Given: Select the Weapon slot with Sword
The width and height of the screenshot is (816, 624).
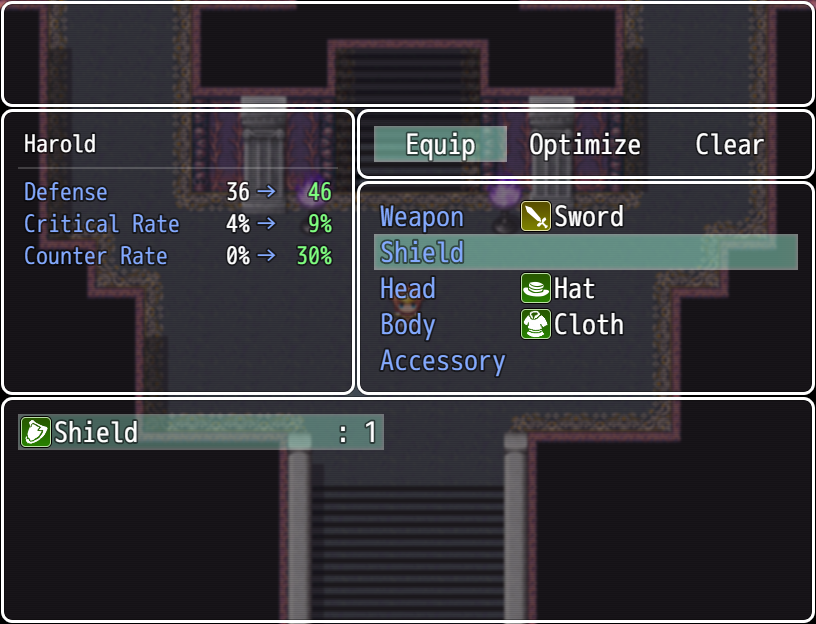Looking at the screenshot, I should point(585,217).
